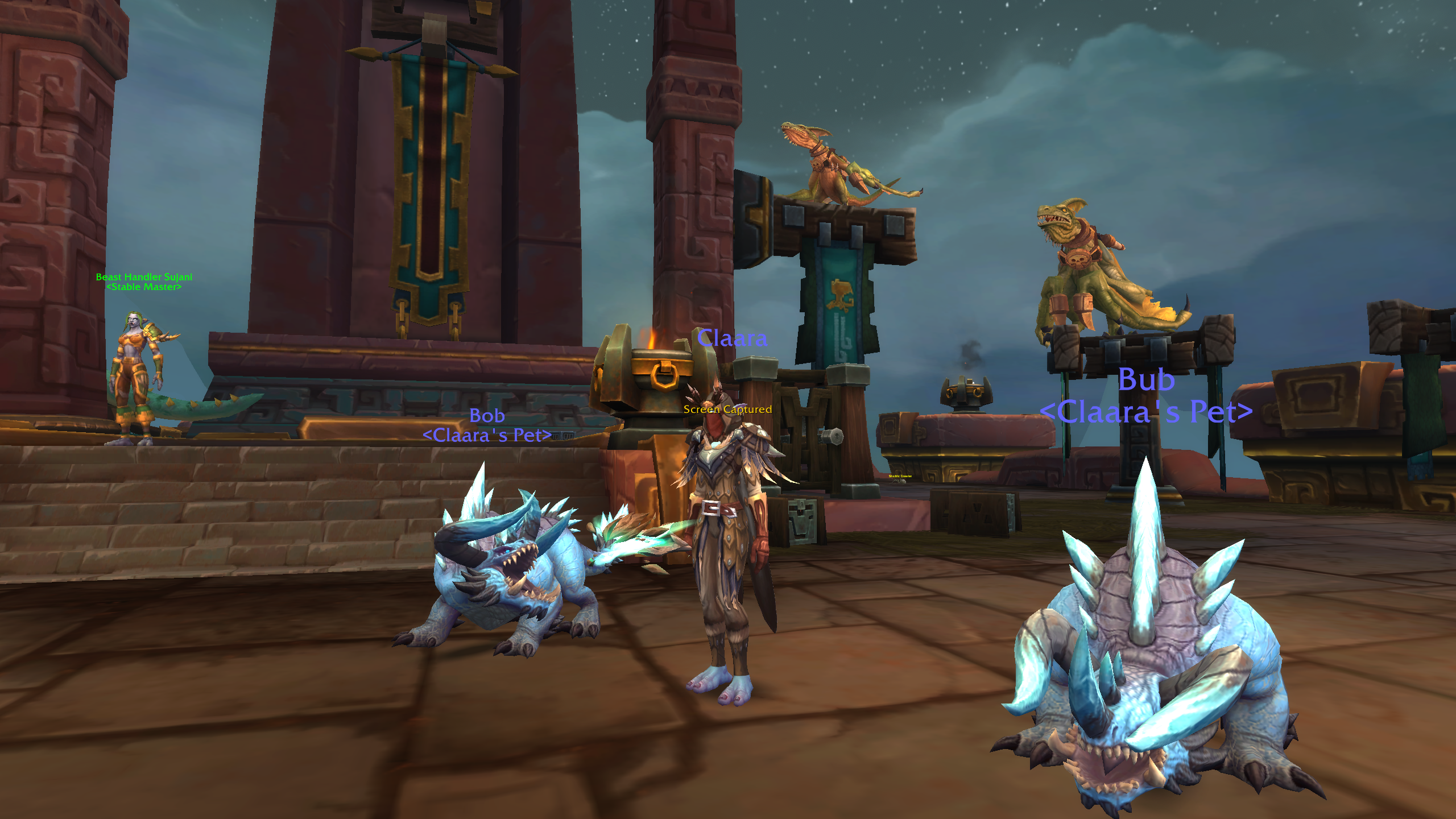This screenshot has width=1456, height=819.
Task: Choose the Bub pet name label
Action: pos(1146,380)
